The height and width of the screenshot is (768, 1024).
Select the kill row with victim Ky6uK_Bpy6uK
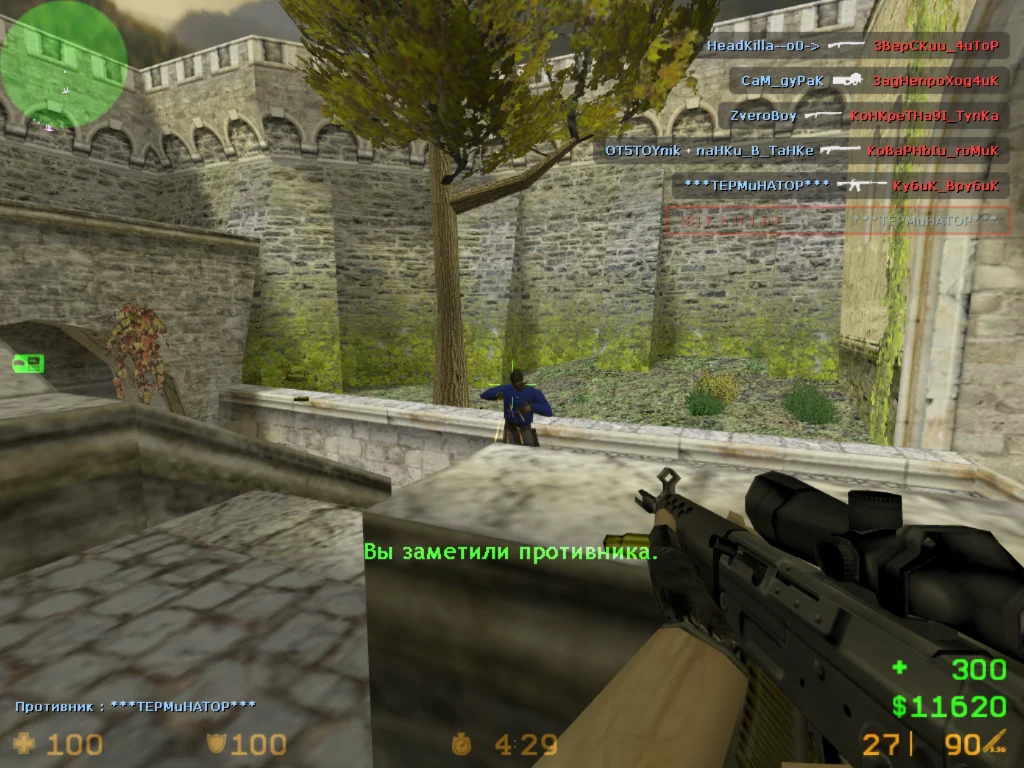click(840, 185)
